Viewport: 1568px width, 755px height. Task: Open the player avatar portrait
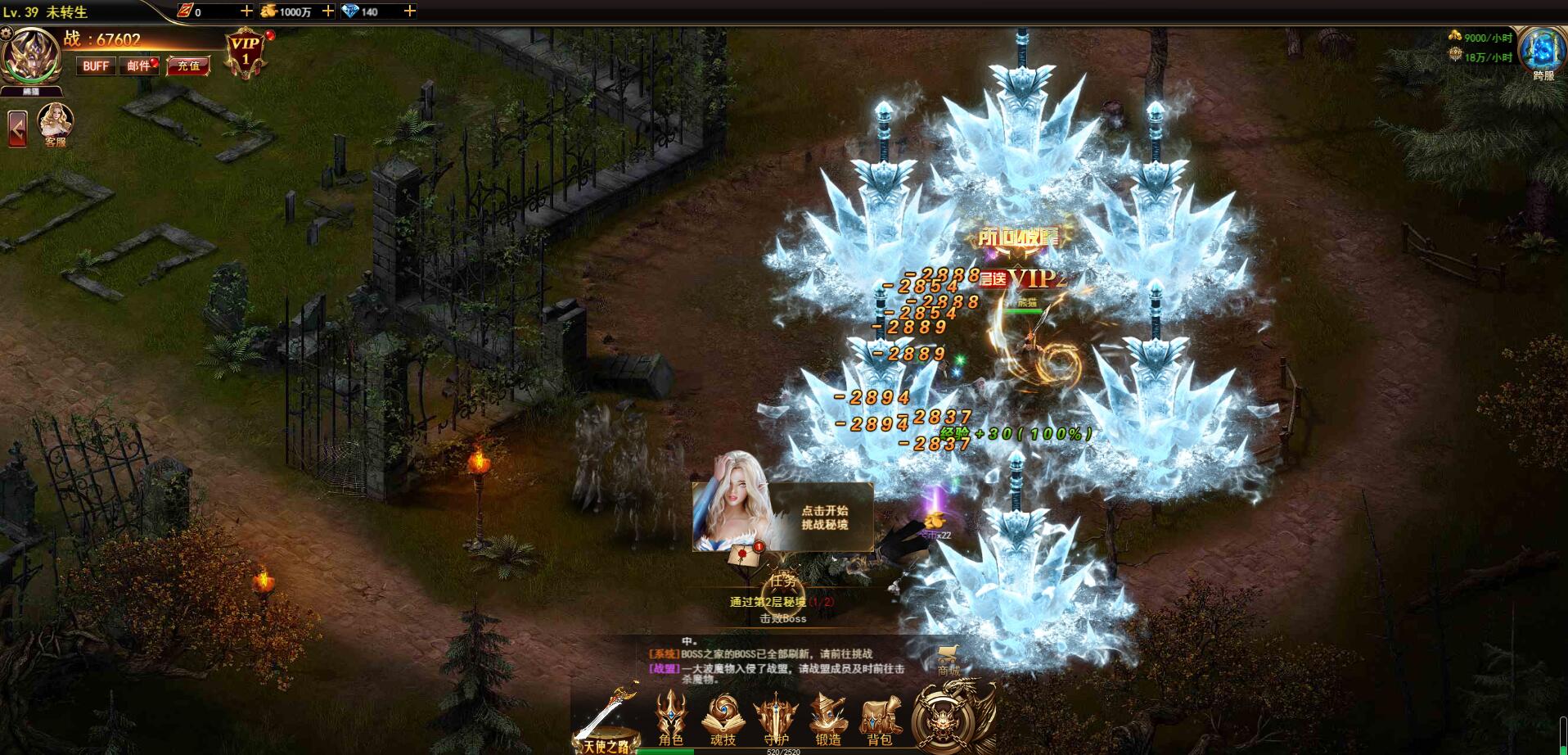point(32,55)
